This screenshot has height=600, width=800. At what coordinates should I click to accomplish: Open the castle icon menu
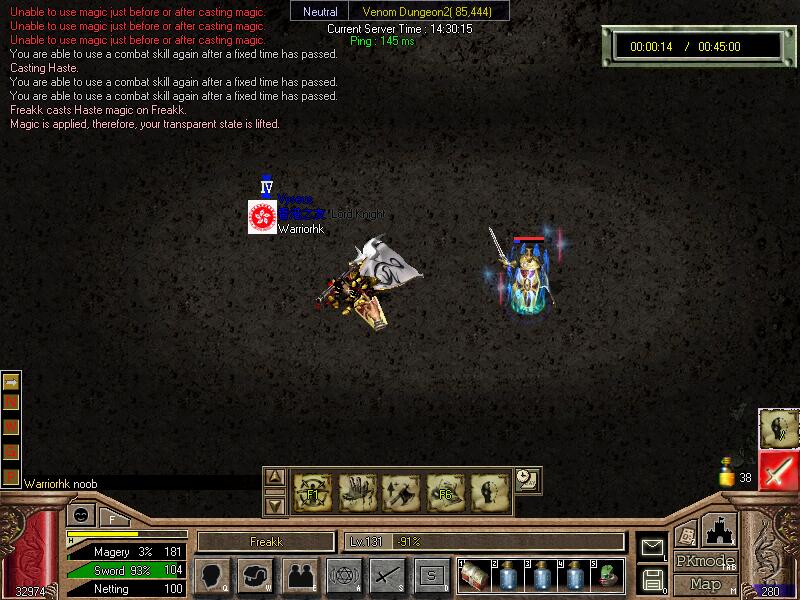(719, 529)
